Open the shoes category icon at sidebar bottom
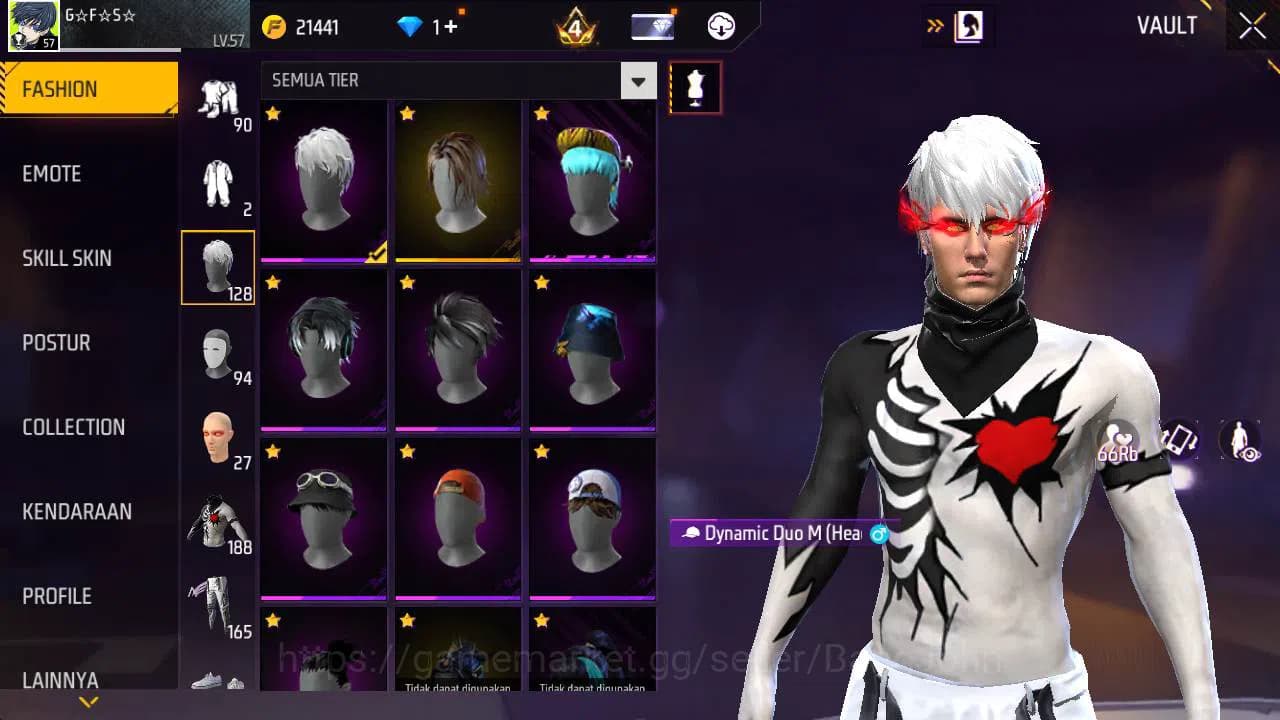Image resolution: width=1280 pixels, height=720 pixels. [218, 685]
